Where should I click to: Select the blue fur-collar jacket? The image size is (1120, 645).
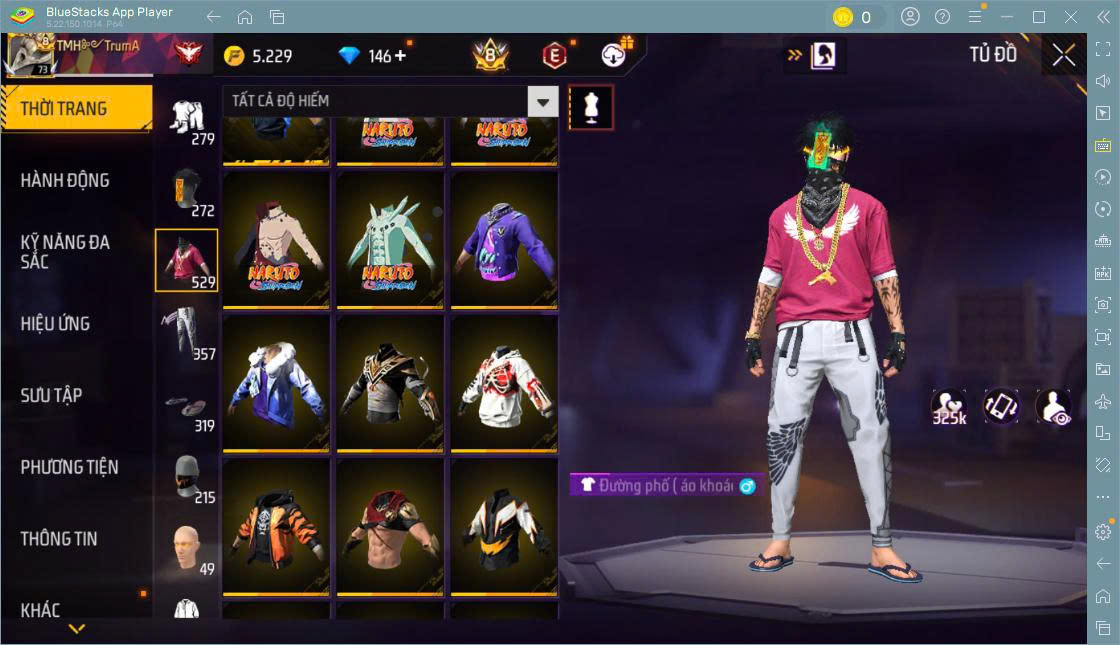coord(276,383)
